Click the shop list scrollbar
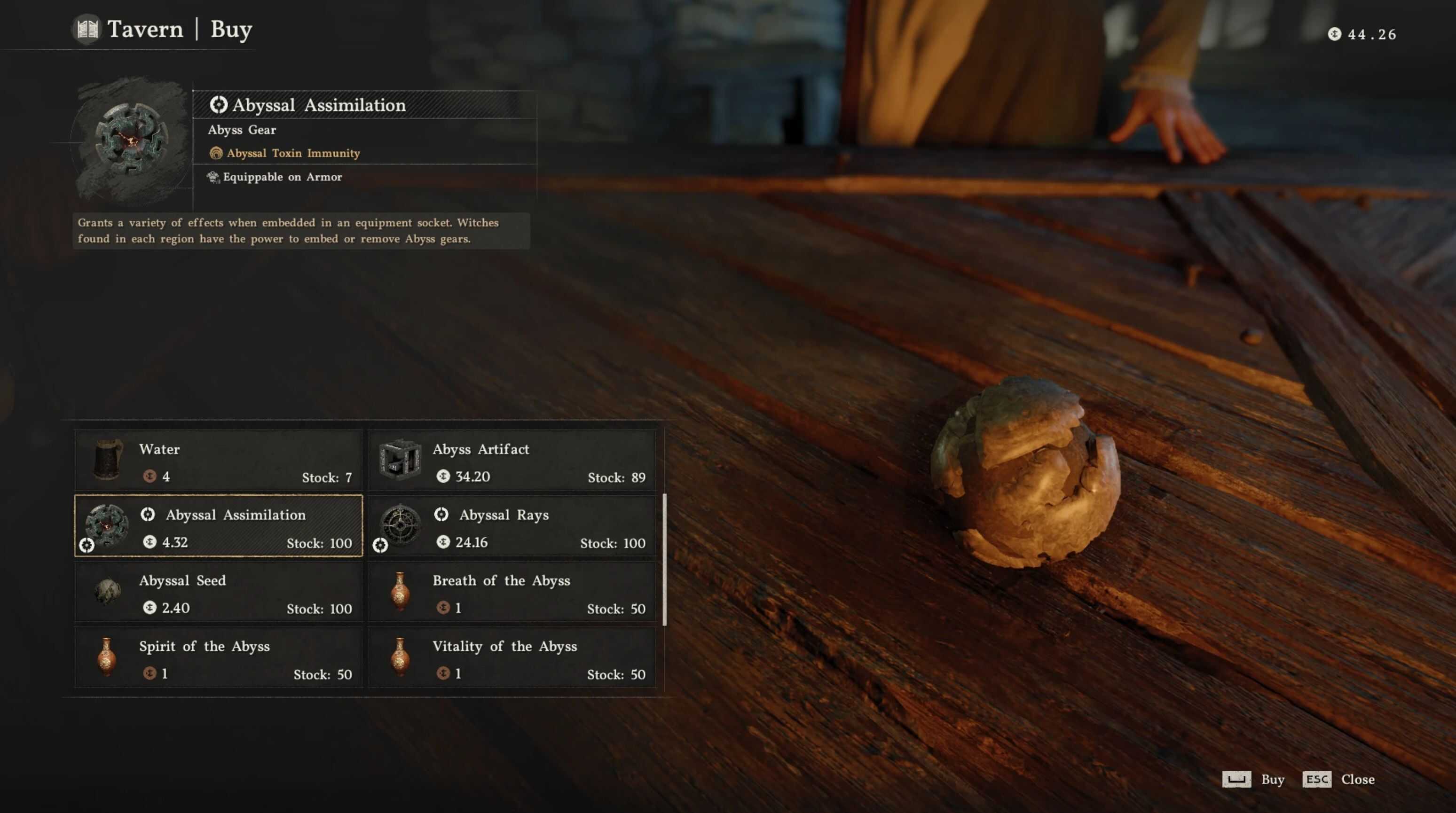Image resolution: width=1456 pixels, height=813 pixels. (x=665, y=559)
